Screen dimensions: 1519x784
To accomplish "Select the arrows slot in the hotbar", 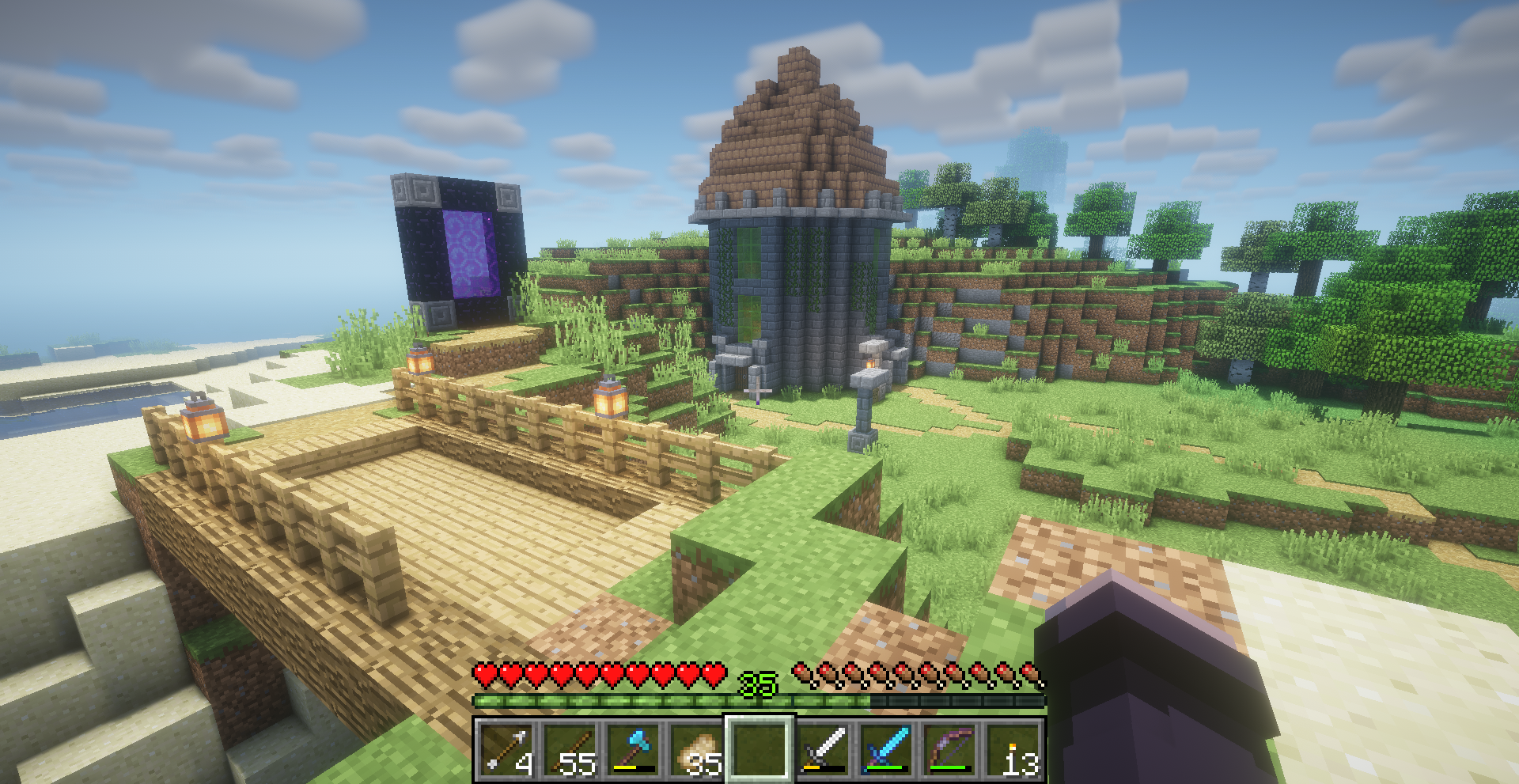I will click(506, 748).
